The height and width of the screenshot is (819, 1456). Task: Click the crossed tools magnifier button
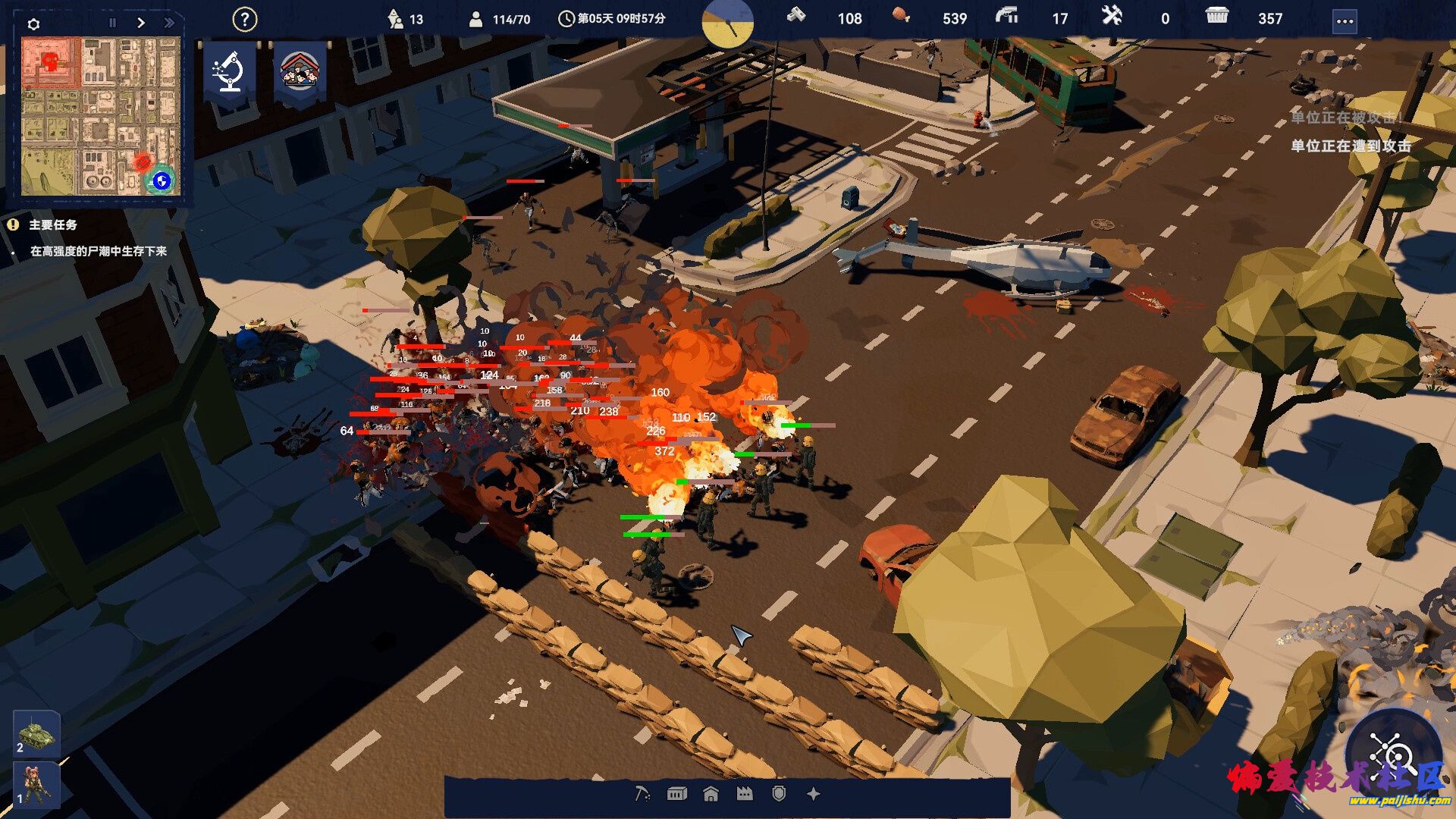point(1393,753)
